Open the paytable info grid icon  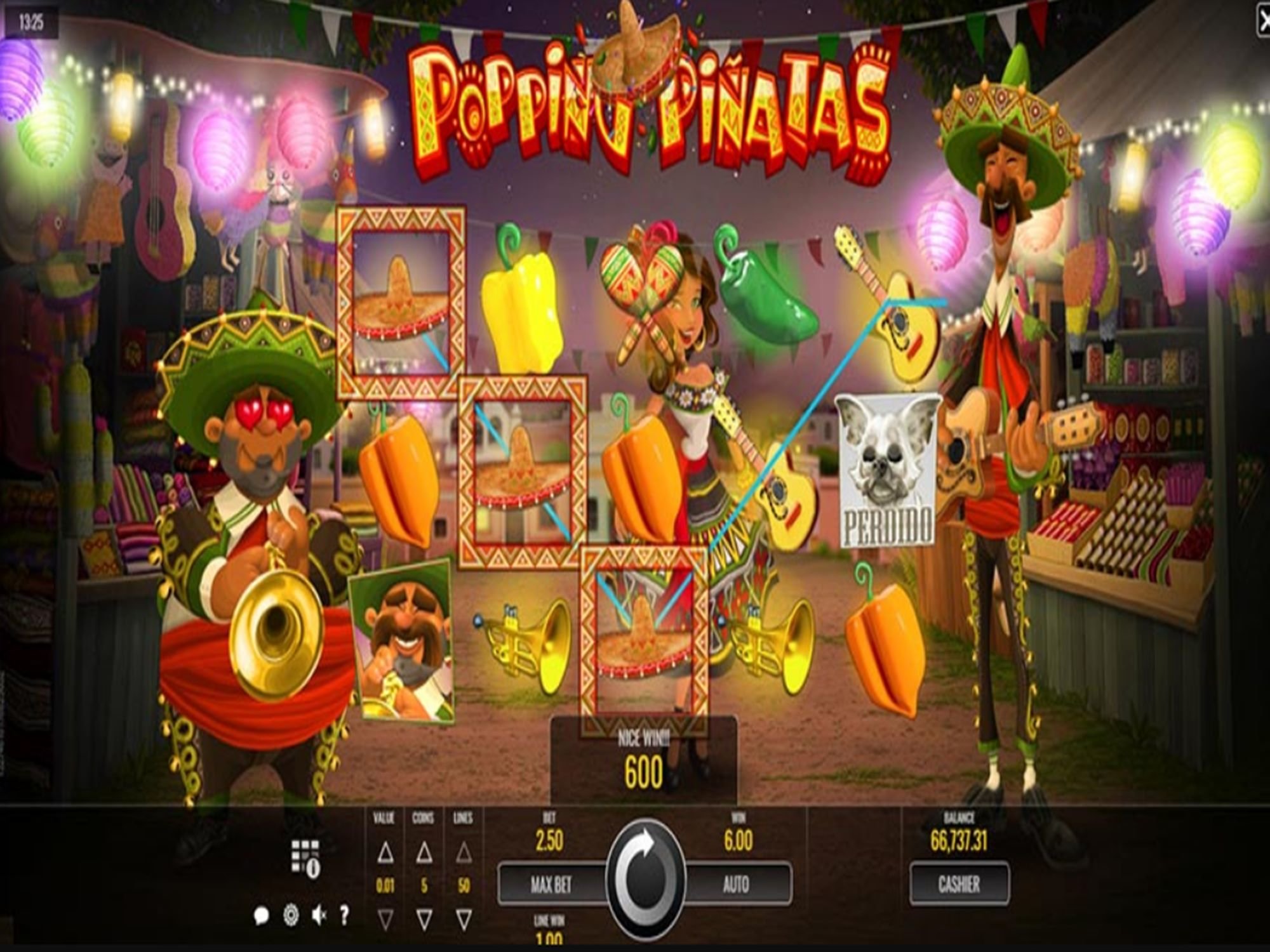[x=305, y=858]
